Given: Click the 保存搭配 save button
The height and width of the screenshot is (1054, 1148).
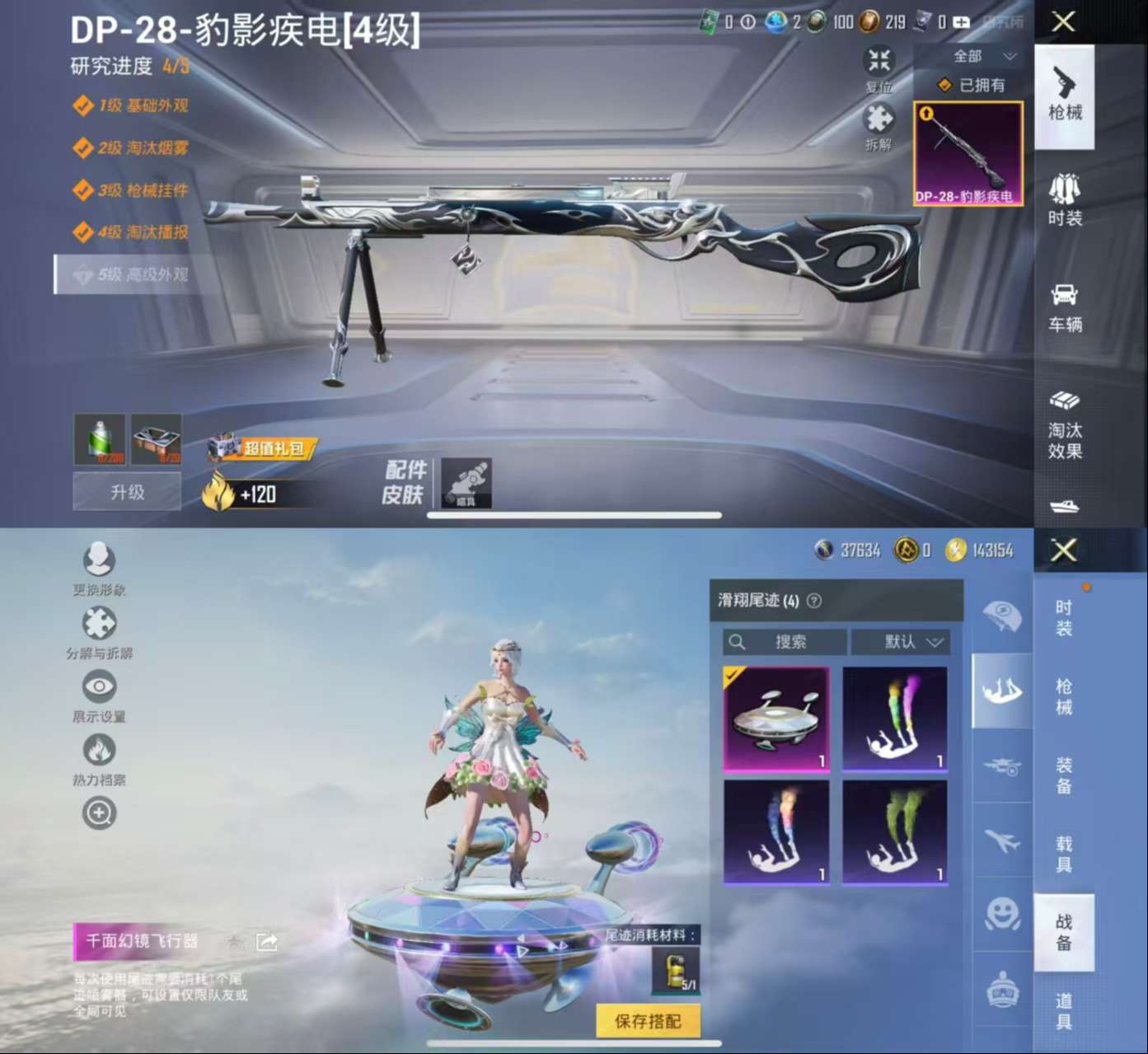Looking at the screenshot, I should (647, 1020).
